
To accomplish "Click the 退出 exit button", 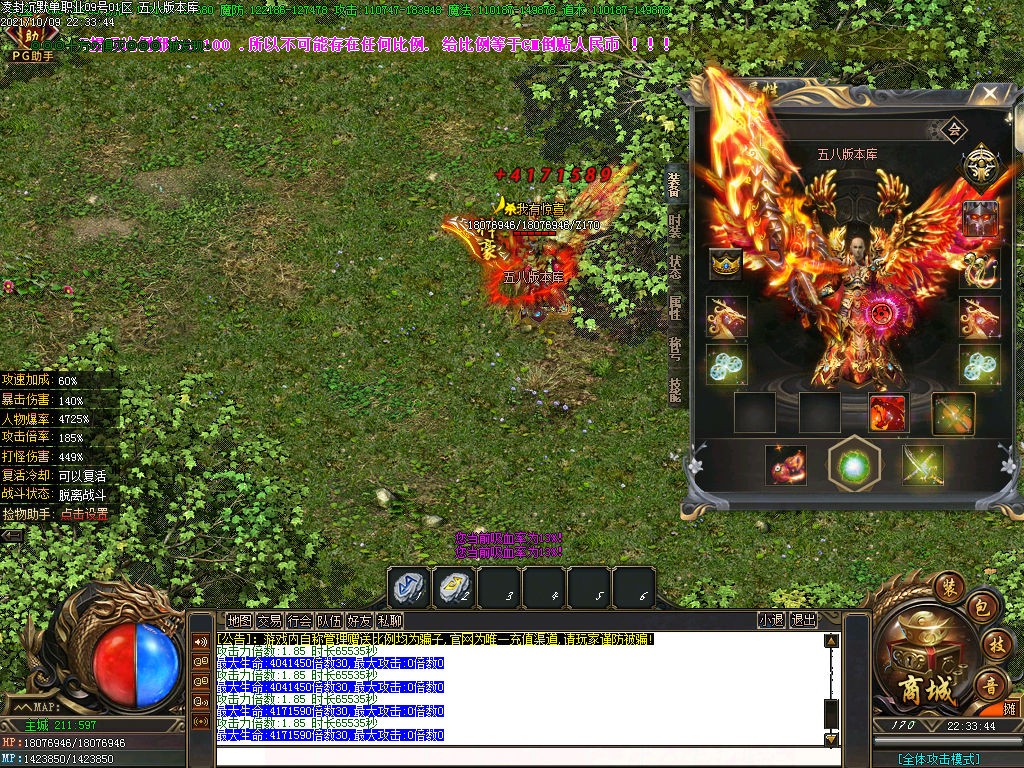I will [803, 620].
